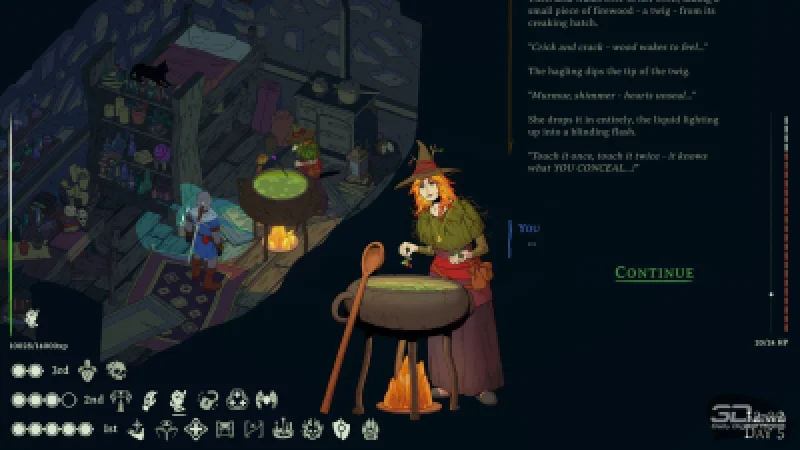Click Continue to advance the dialogue
800x450 pixels.
pos(654,273)
